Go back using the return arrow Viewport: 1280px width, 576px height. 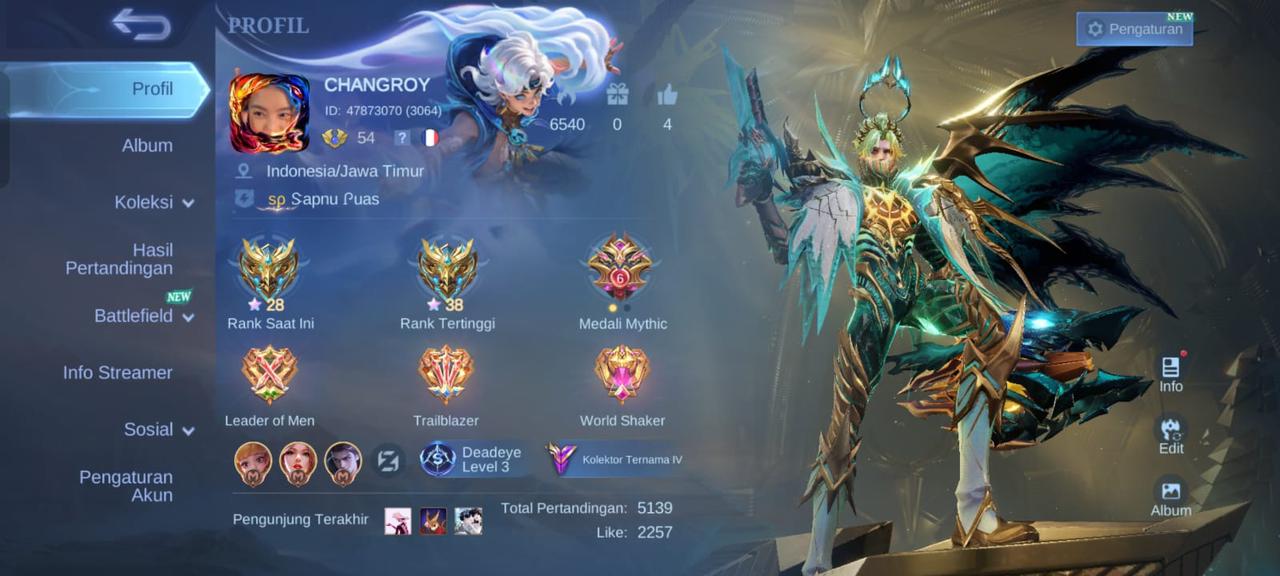tap(141, 25)
